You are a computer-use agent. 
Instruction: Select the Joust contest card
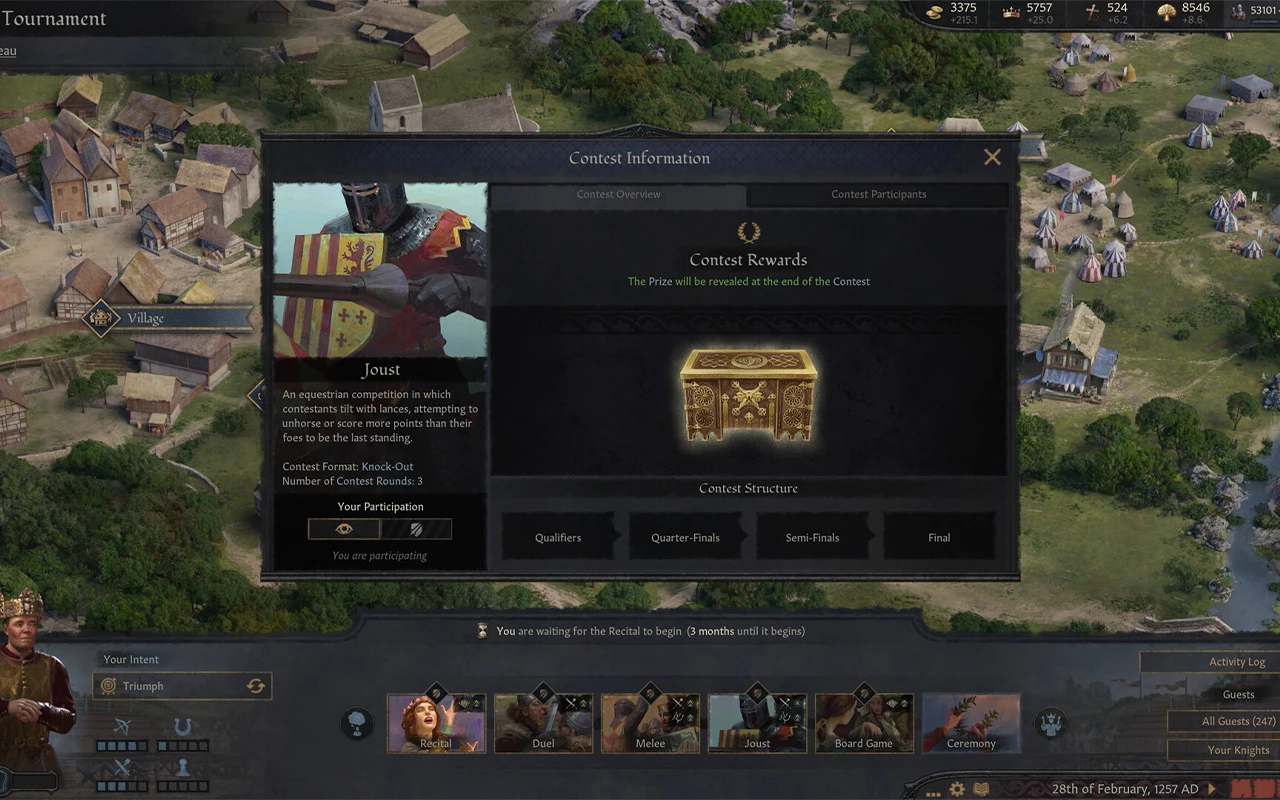[x=757, y=723]
